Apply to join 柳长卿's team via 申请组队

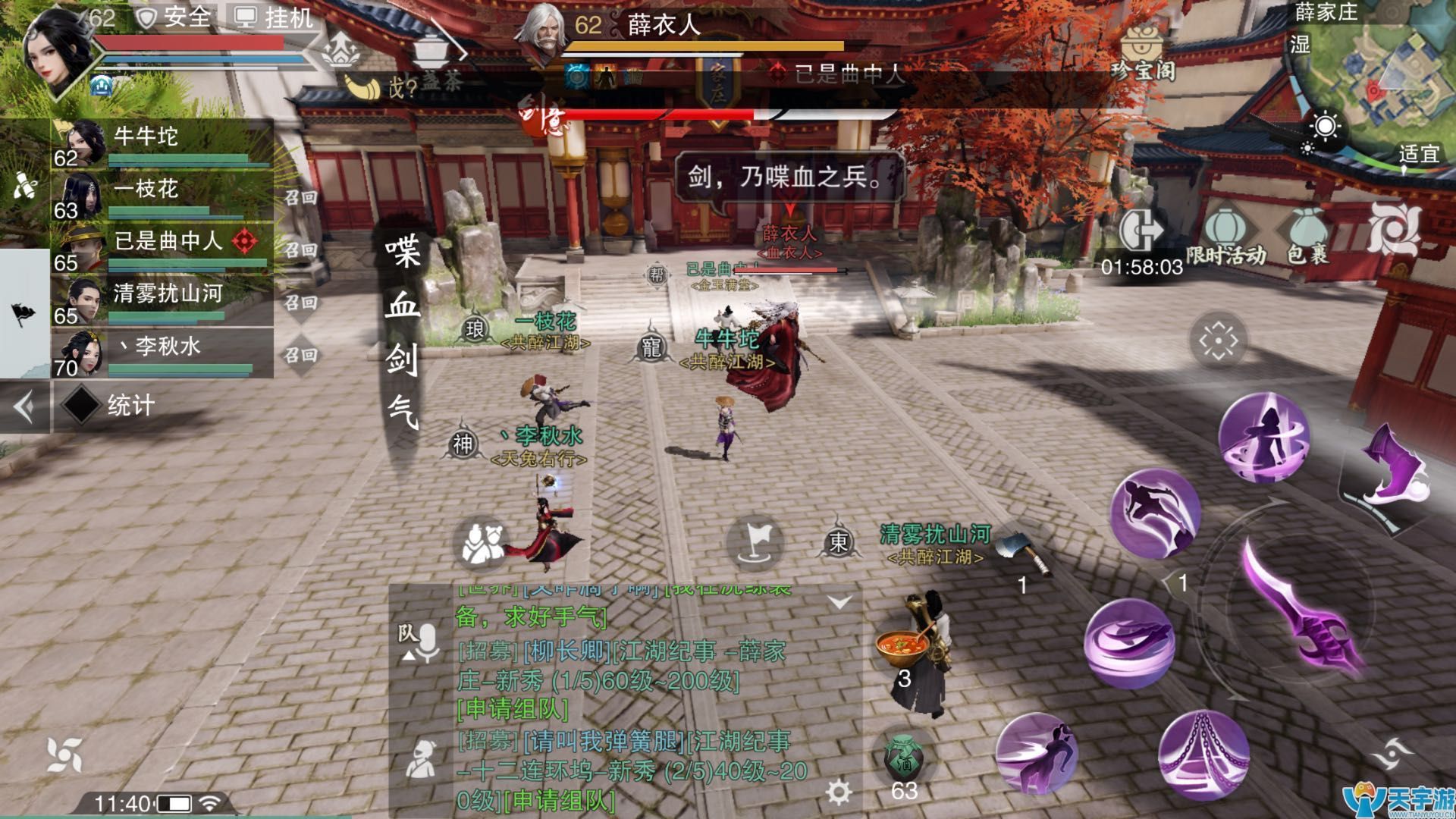tap(513, 709)
